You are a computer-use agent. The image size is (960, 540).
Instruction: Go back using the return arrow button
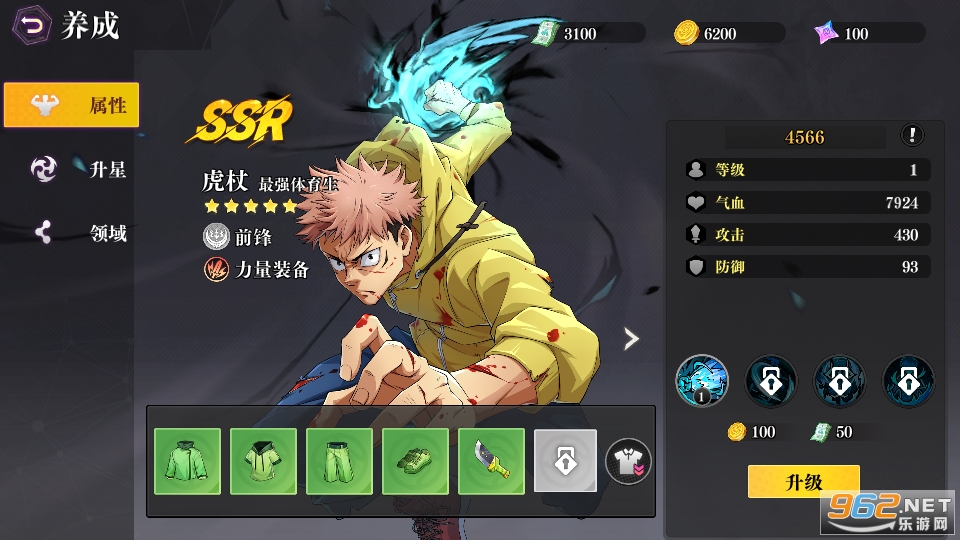tap(33, 27)
